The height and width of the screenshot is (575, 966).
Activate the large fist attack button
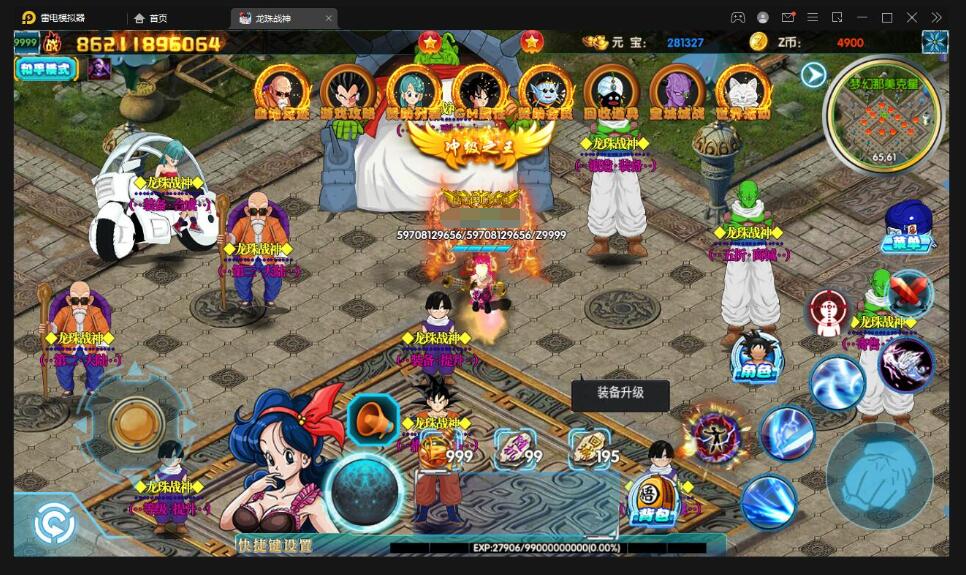pyautogui.click(x=879, y=477)
